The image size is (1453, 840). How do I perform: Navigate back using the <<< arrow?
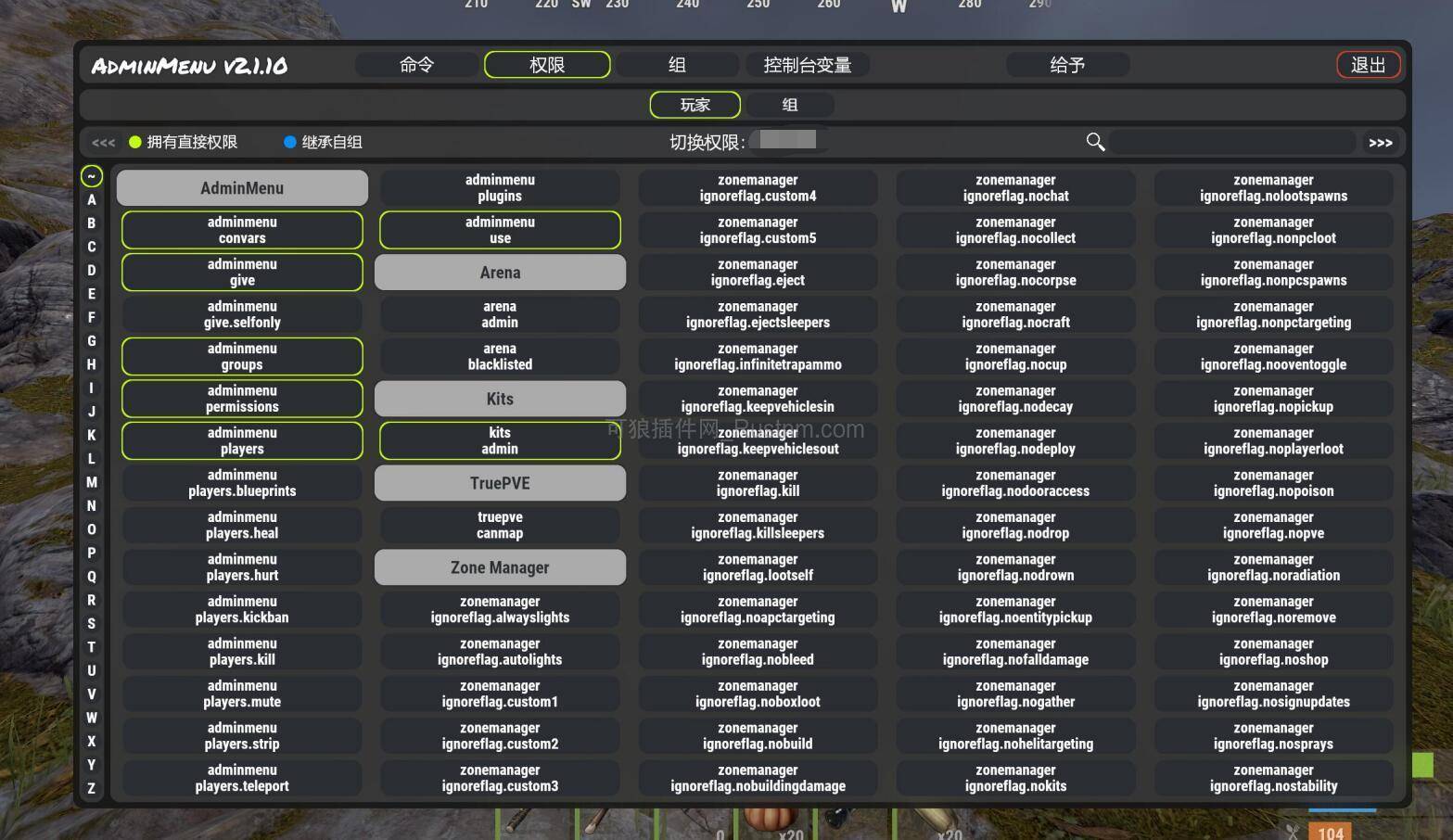[x=103, y=142]
